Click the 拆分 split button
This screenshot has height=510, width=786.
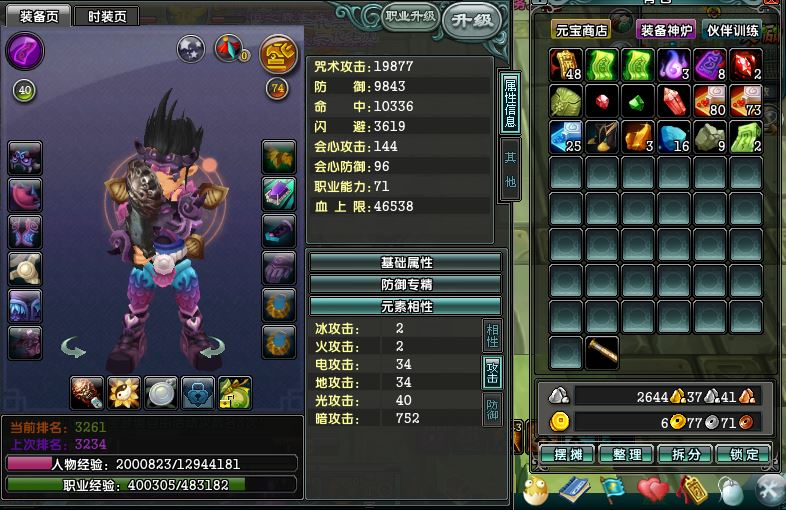pyautogui.click(x=685, y=454)
